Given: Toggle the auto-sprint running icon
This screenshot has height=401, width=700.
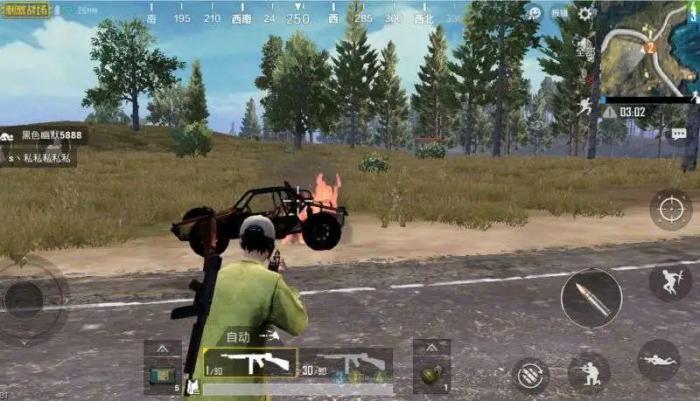Looking at the screenshot, I should [584, 106].
